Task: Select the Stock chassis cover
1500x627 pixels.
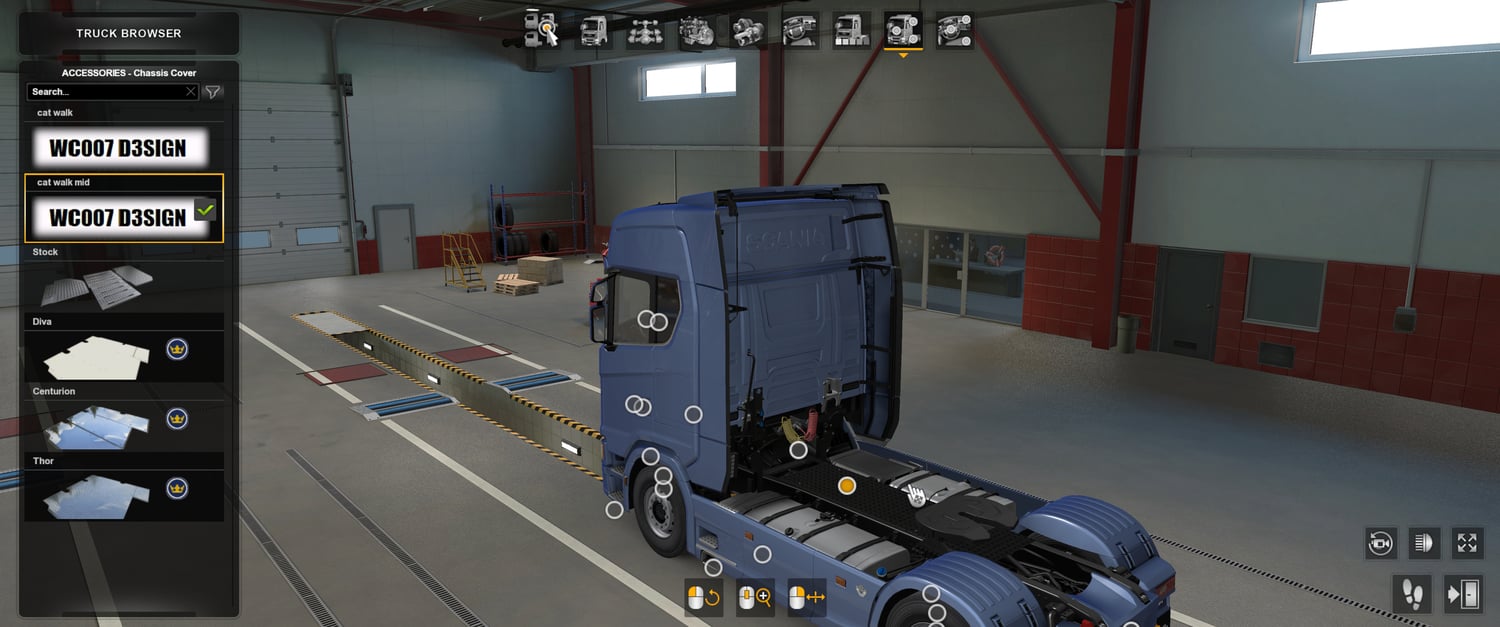Action: (97, 287)
